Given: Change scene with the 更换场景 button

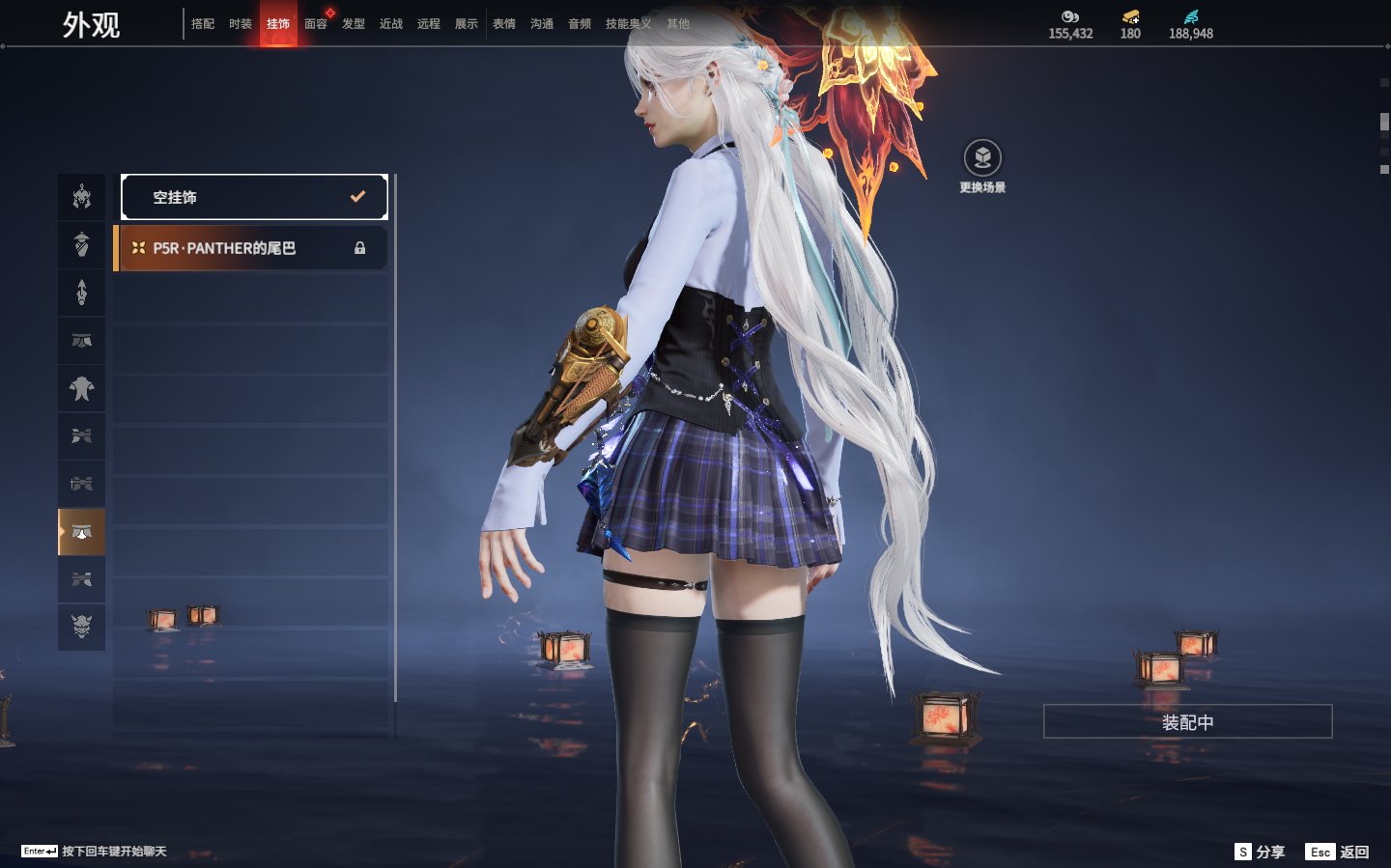Looking at the screenshot, I should click(982, 165).
